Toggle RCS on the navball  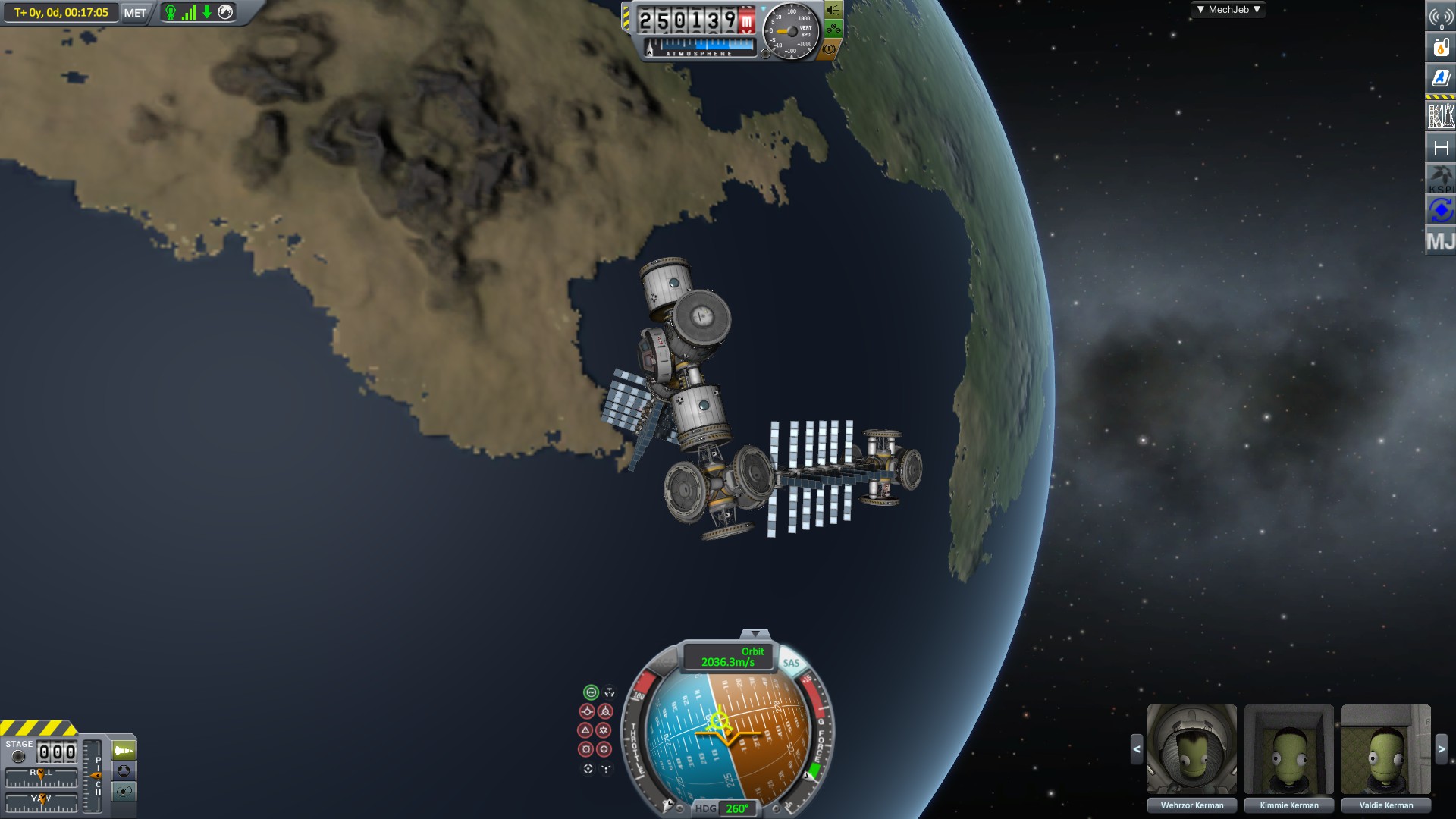point(664,663)
